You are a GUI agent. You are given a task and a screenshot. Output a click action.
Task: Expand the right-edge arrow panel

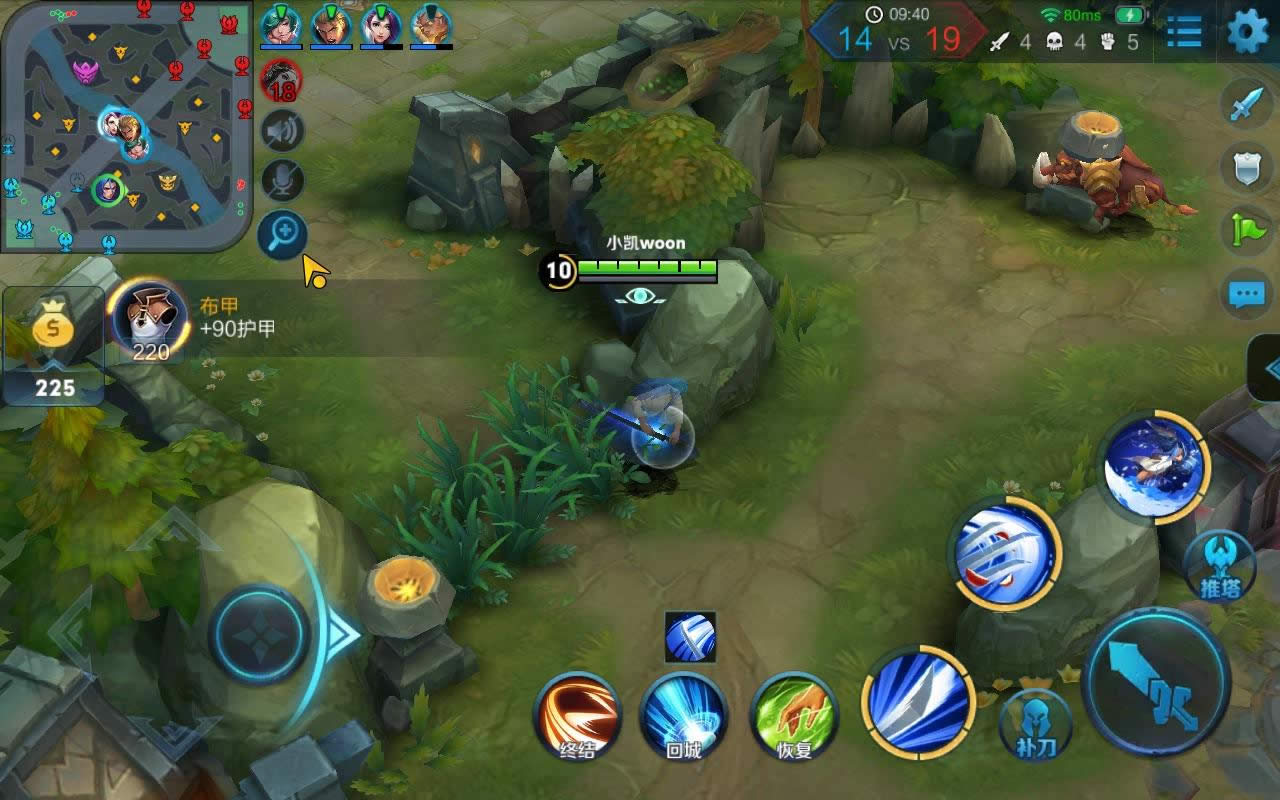tap(1268, 368)
